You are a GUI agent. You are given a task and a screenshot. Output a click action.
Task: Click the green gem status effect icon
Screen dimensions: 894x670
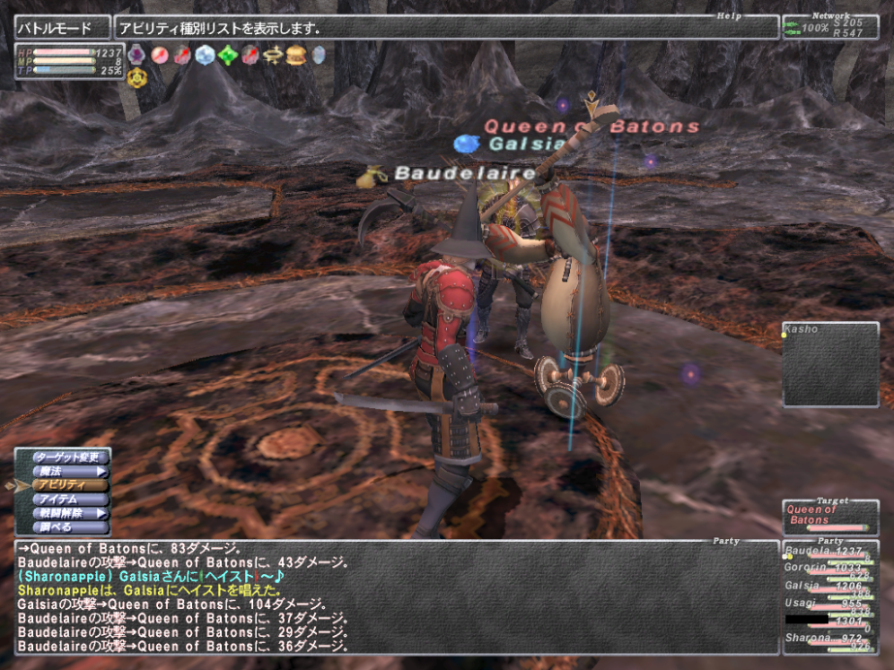click(x=227, y=55)
